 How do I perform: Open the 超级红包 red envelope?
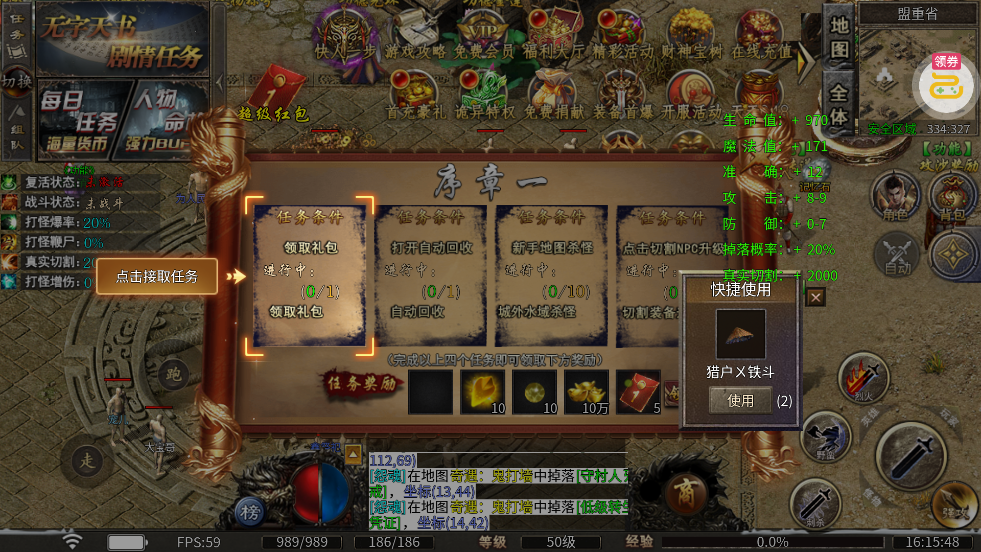pos(273,93)
